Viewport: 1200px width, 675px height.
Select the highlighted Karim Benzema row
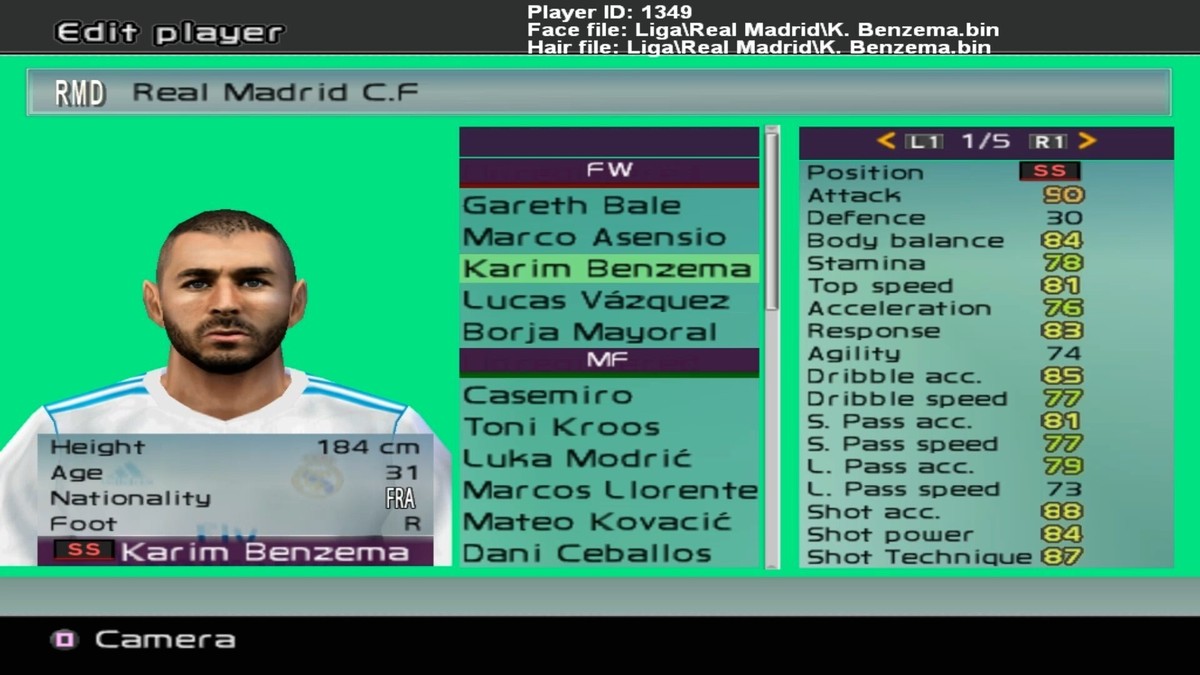(608, 269)
